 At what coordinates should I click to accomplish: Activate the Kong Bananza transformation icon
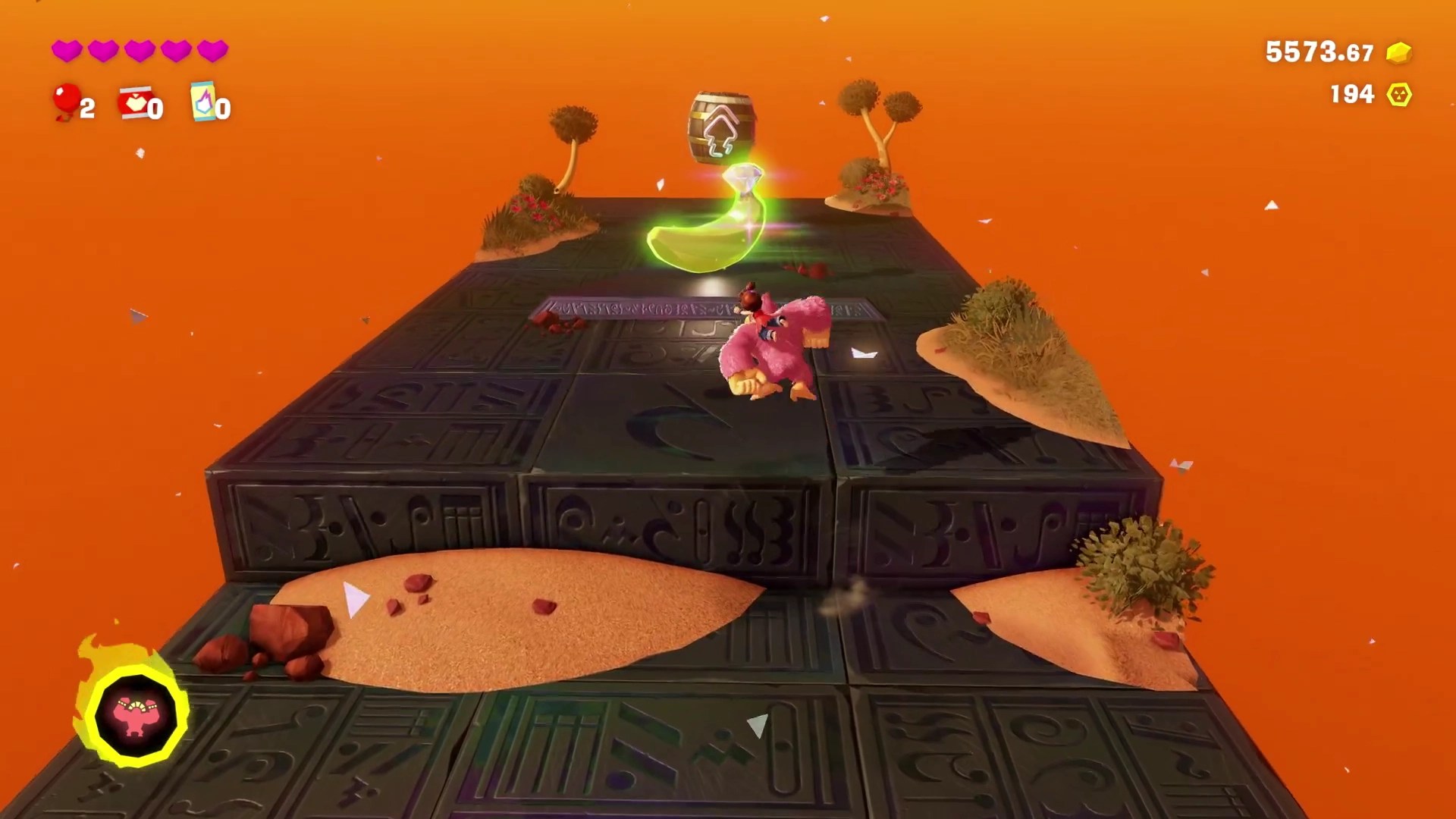tap(135, 715)
